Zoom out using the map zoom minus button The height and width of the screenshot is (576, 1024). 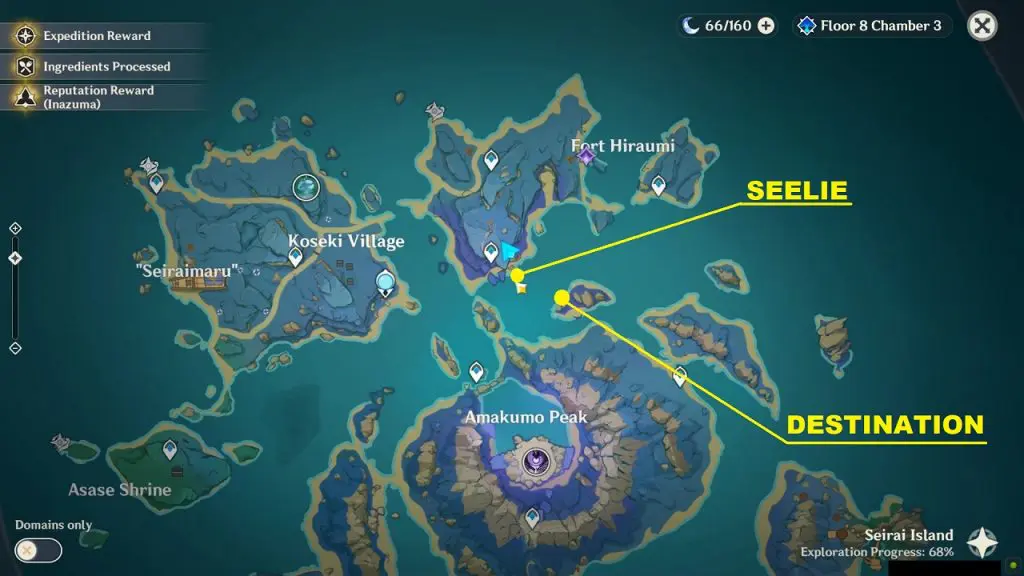click(x=14, y=348)
